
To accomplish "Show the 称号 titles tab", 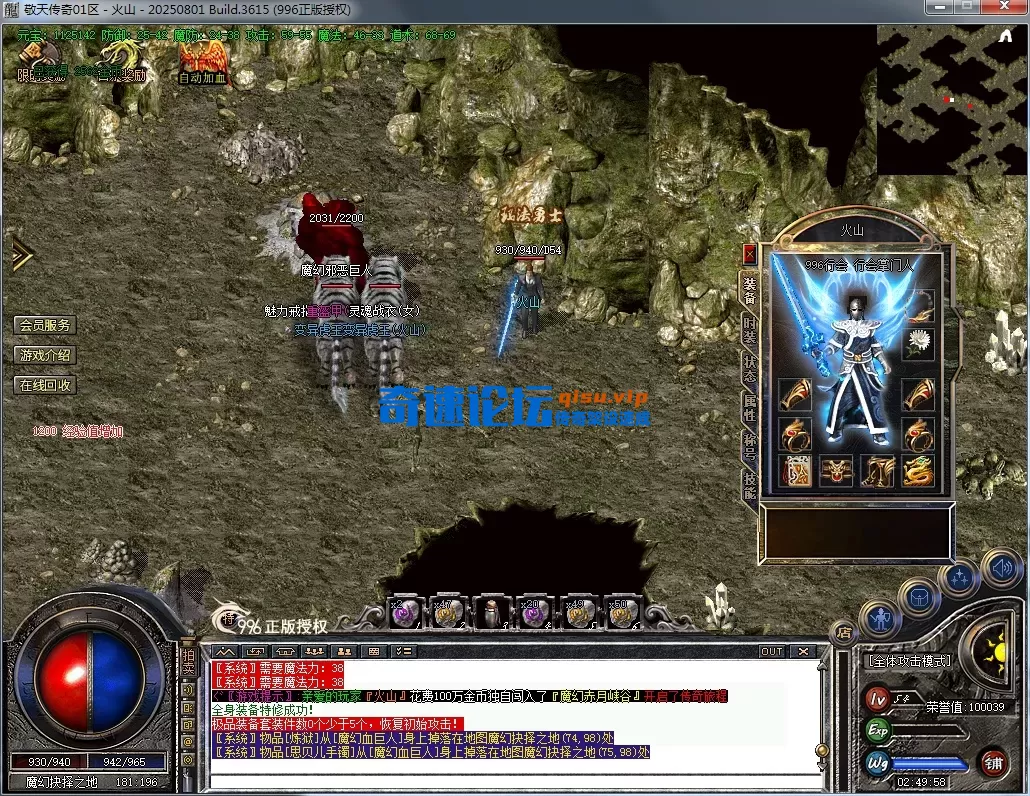I will pos(749,446).
